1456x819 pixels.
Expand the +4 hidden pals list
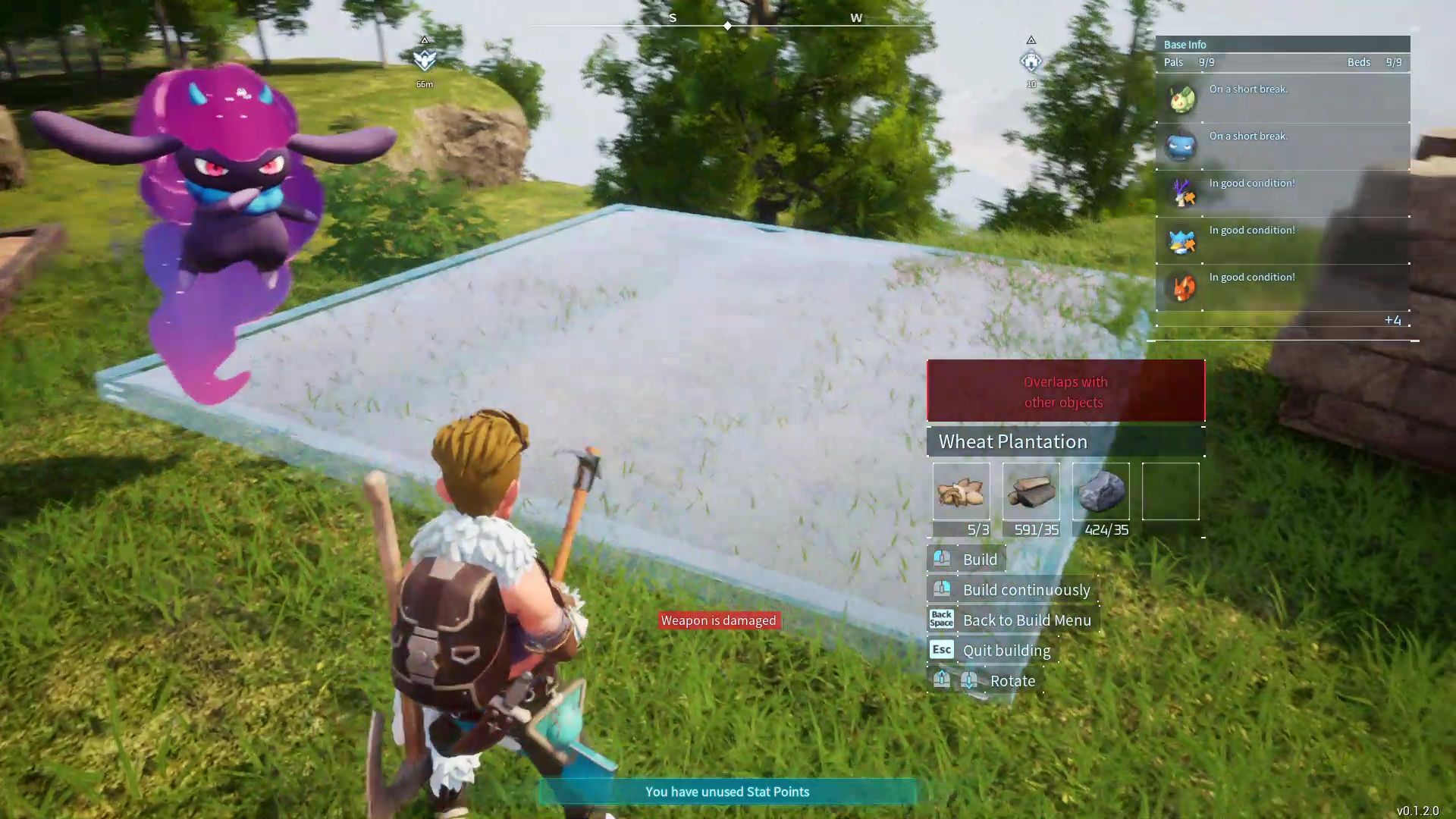click(1394, 320)
